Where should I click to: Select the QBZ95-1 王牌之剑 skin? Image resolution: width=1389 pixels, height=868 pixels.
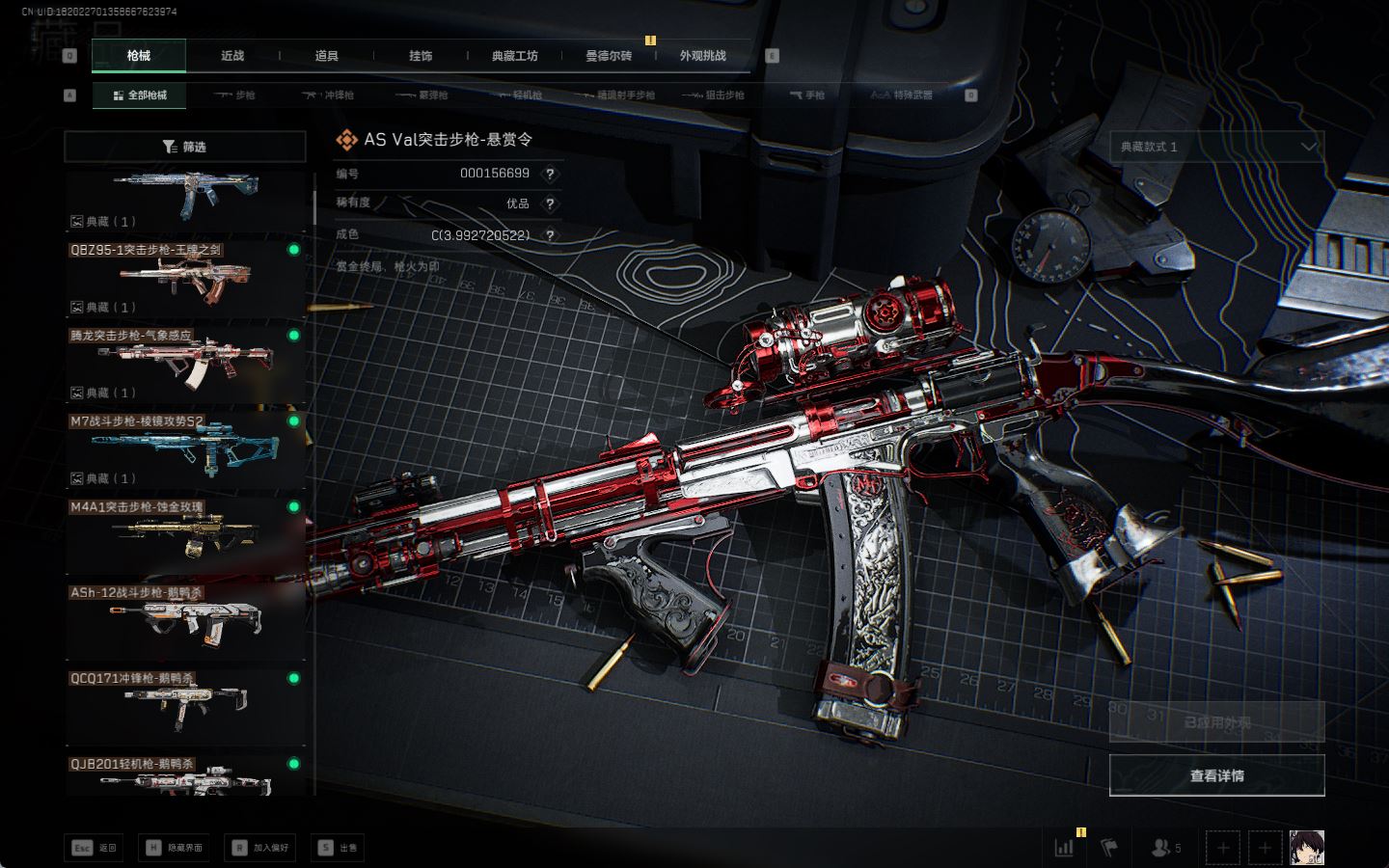(x=185, y=278)
